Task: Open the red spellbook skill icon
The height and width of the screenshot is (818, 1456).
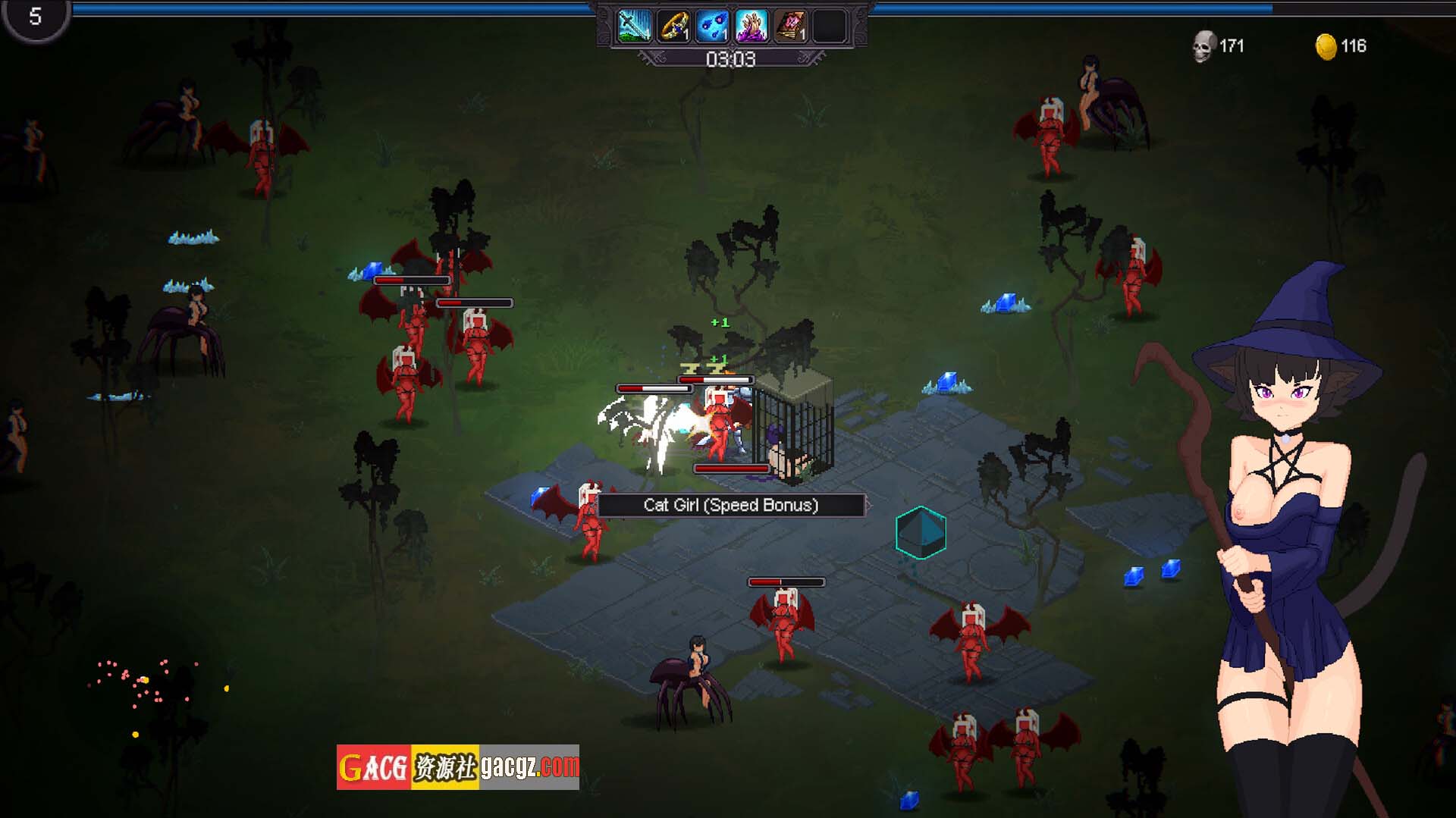Action: coord(790,27)
